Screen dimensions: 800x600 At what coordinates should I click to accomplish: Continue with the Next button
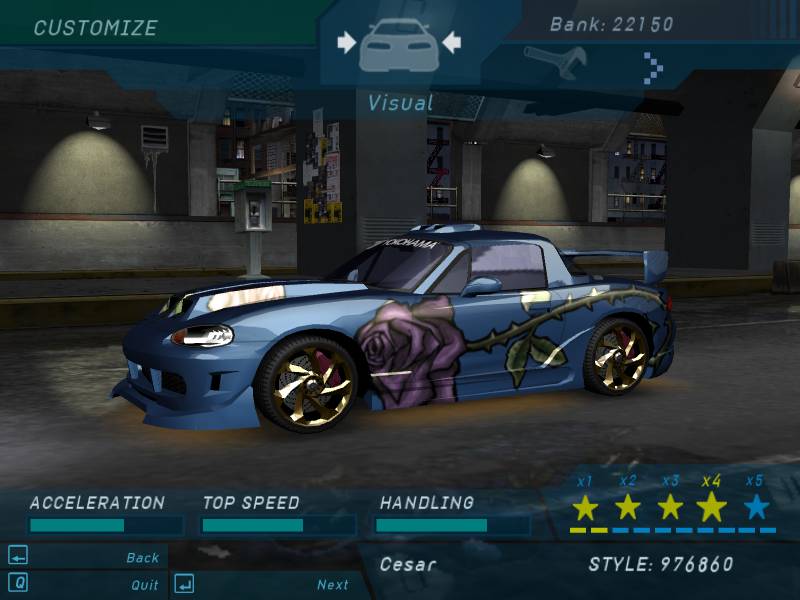click(333, 585)
